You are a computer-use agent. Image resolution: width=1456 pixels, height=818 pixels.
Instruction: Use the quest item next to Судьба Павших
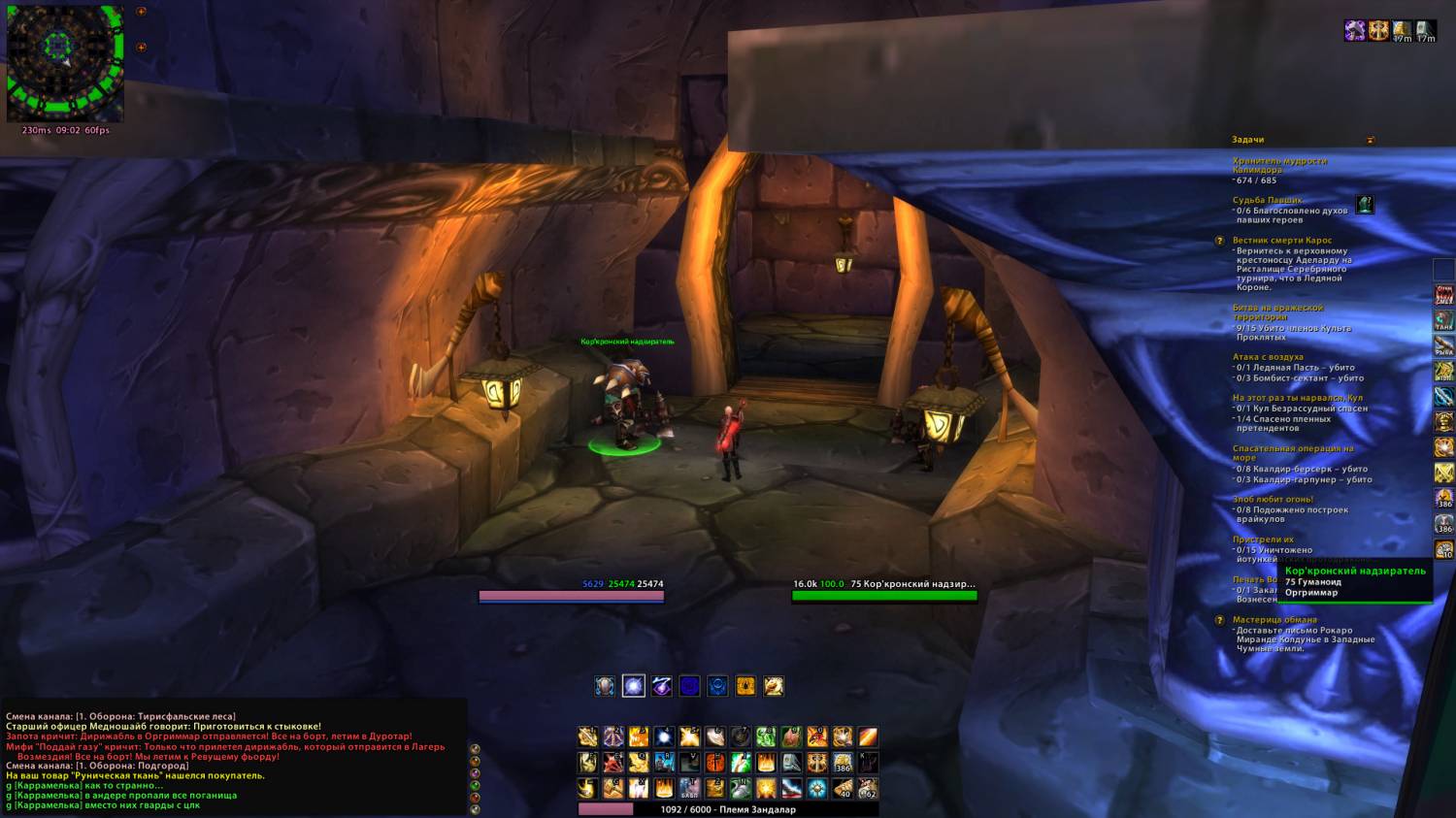coord(1365,205)
